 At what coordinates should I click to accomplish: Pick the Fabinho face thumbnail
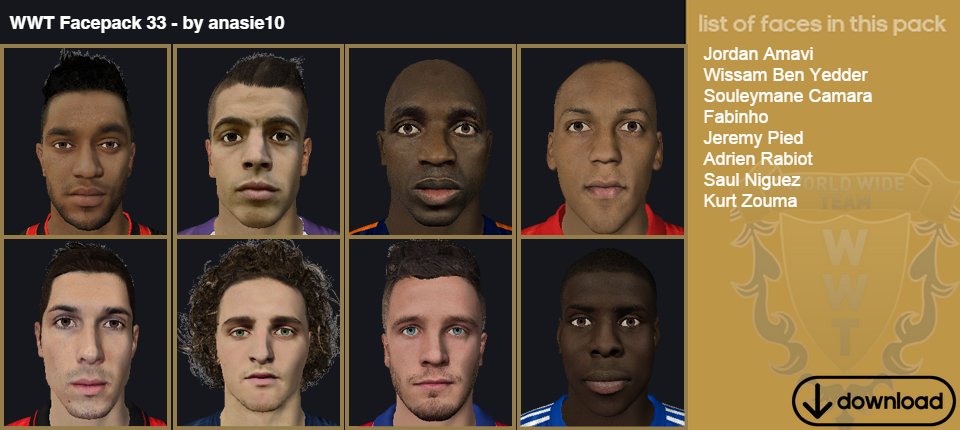pyautogui.click(x=602, y=141)
